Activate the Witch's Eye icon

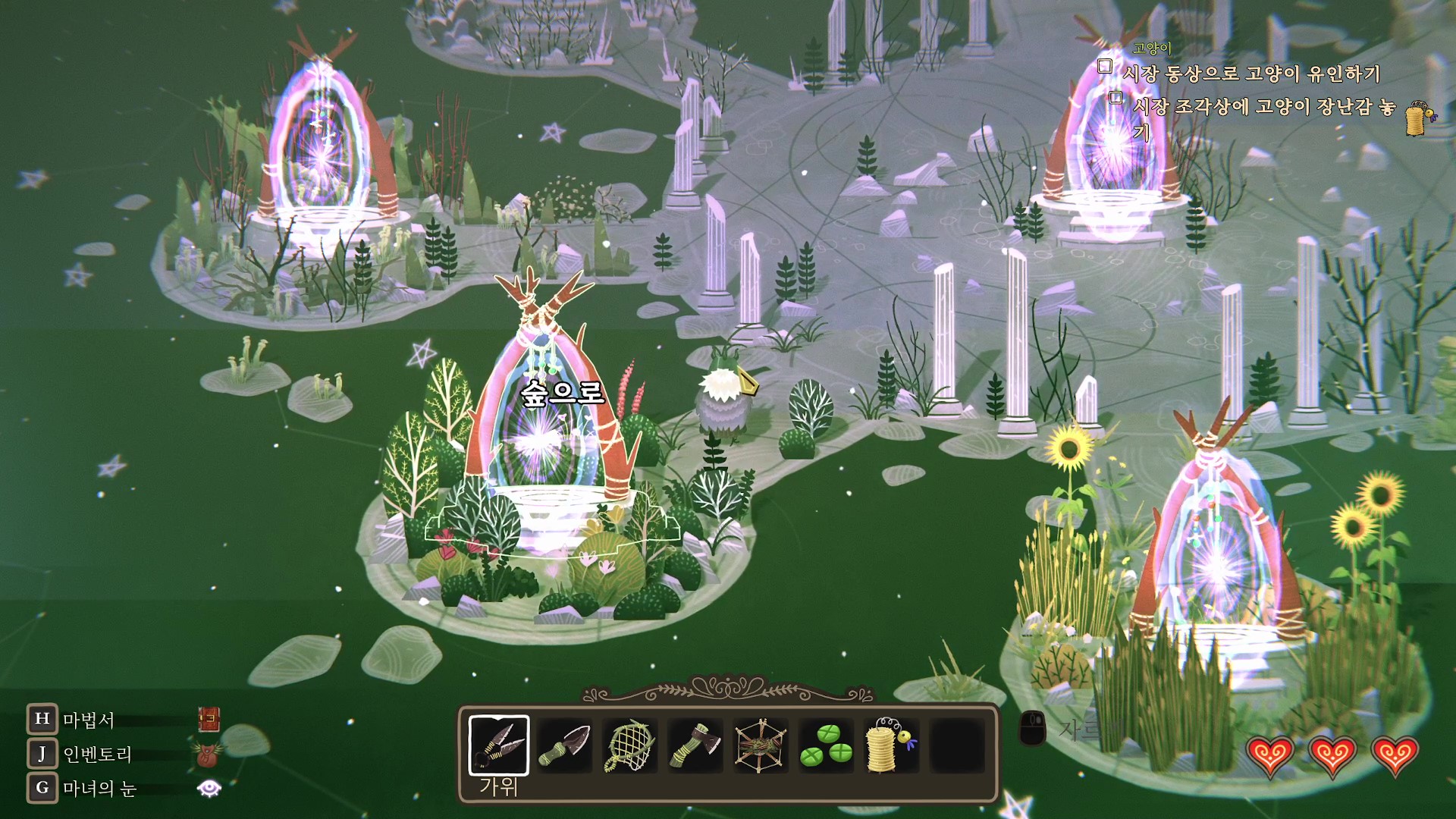tap(209, 789)
